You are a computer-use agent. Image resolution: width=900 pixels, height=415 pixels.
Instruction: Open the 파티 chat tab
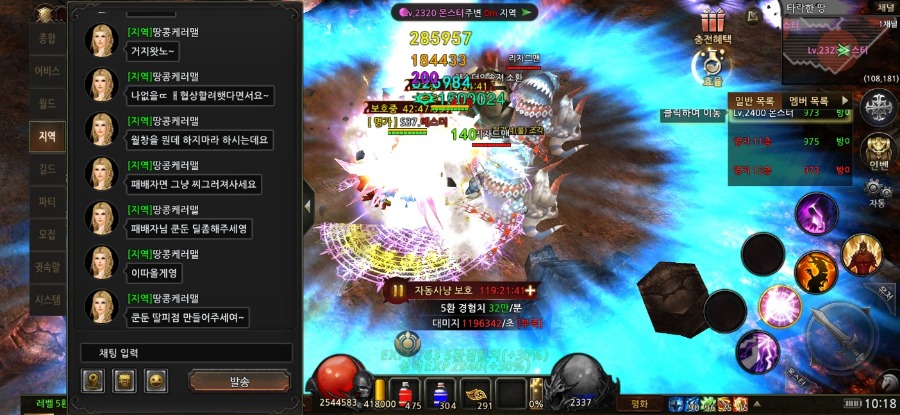click(47, 201)
